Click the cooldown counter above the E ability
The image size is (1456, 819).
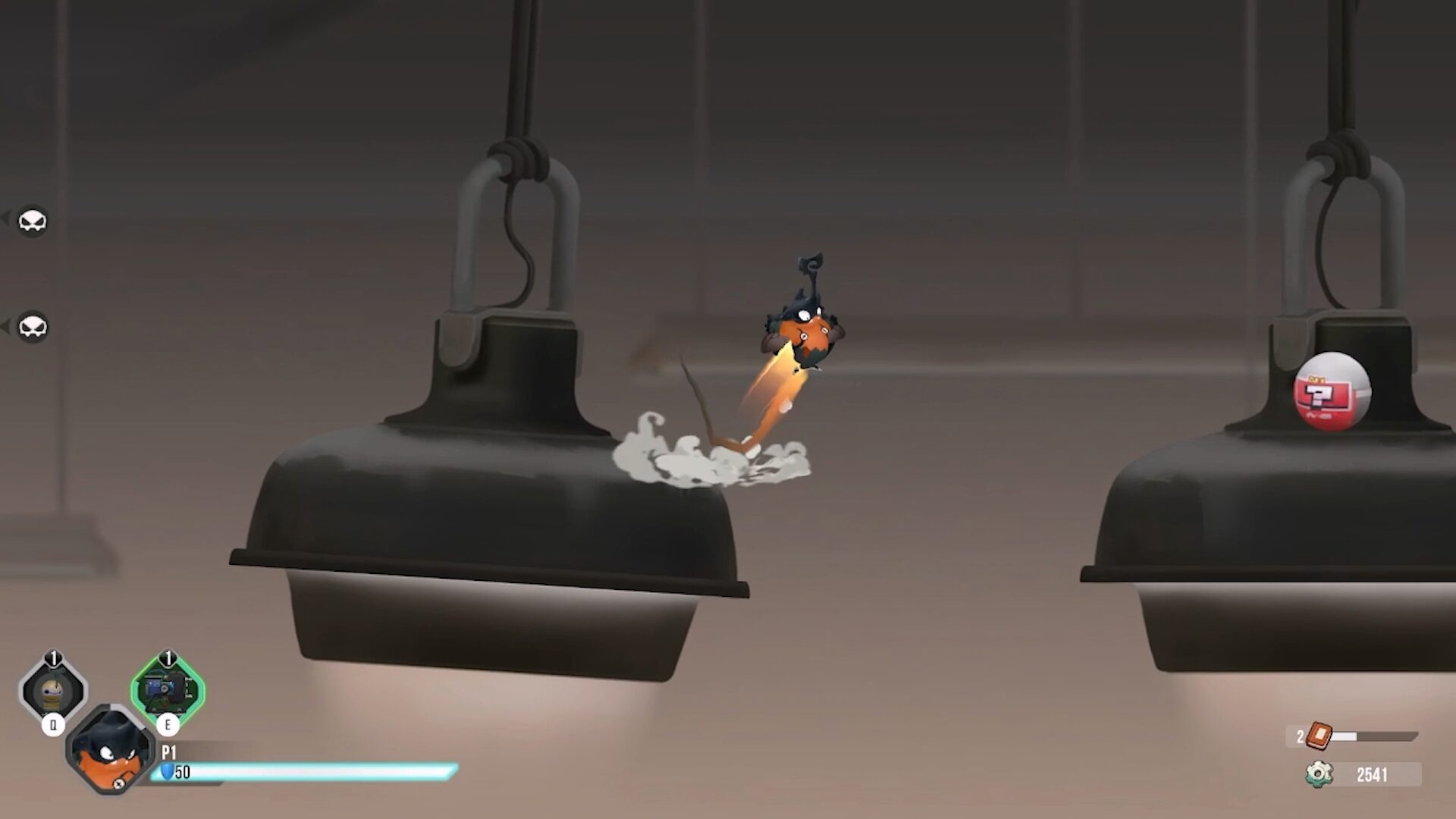pos(168,658)
